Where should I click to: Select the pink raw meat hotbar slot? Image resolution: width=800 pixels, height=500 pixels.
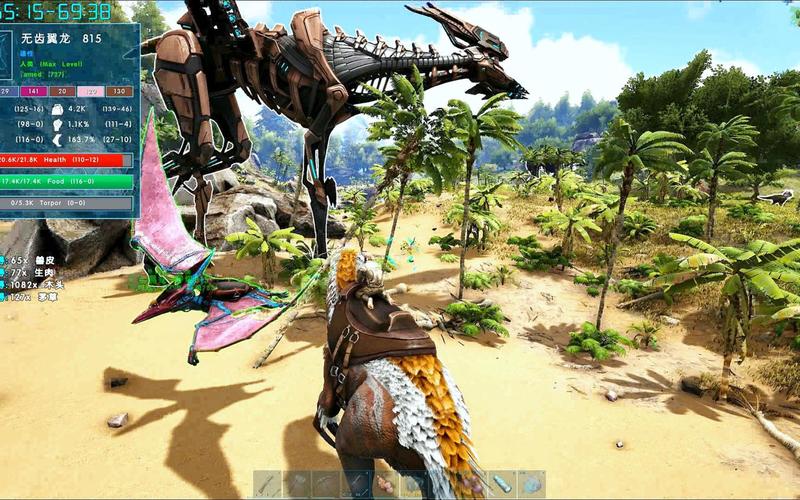tap(386, 485)
